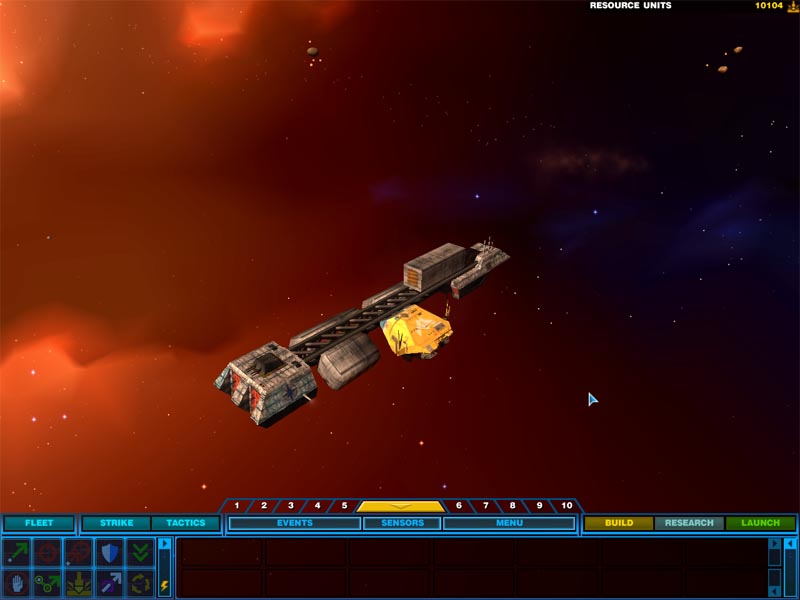Select control group 1 tab

(x=237, y=506)
